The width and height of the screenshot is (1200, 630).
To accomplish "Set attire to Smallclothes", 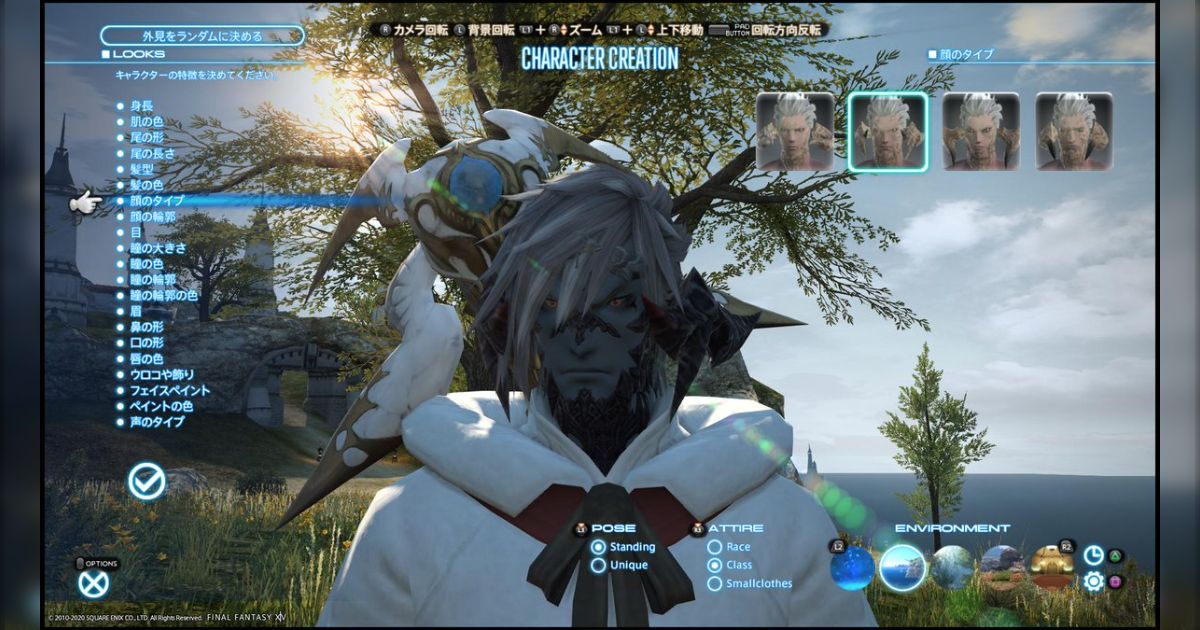I will [715, 583].
